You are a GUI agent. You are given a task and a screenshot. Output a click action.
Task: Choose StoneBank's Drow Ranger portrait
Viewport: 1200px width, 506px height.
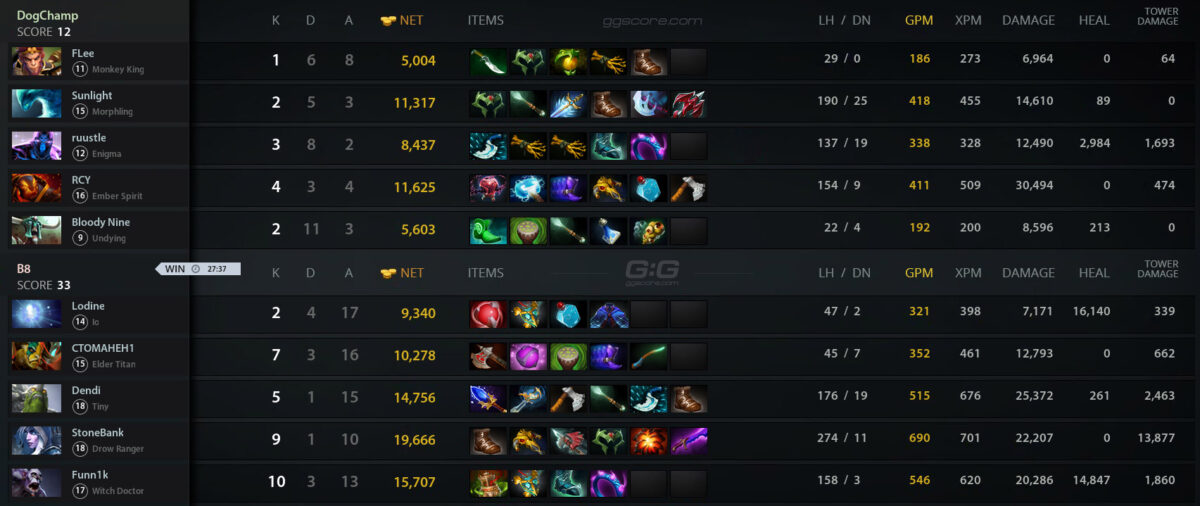(x=36, y=440)
